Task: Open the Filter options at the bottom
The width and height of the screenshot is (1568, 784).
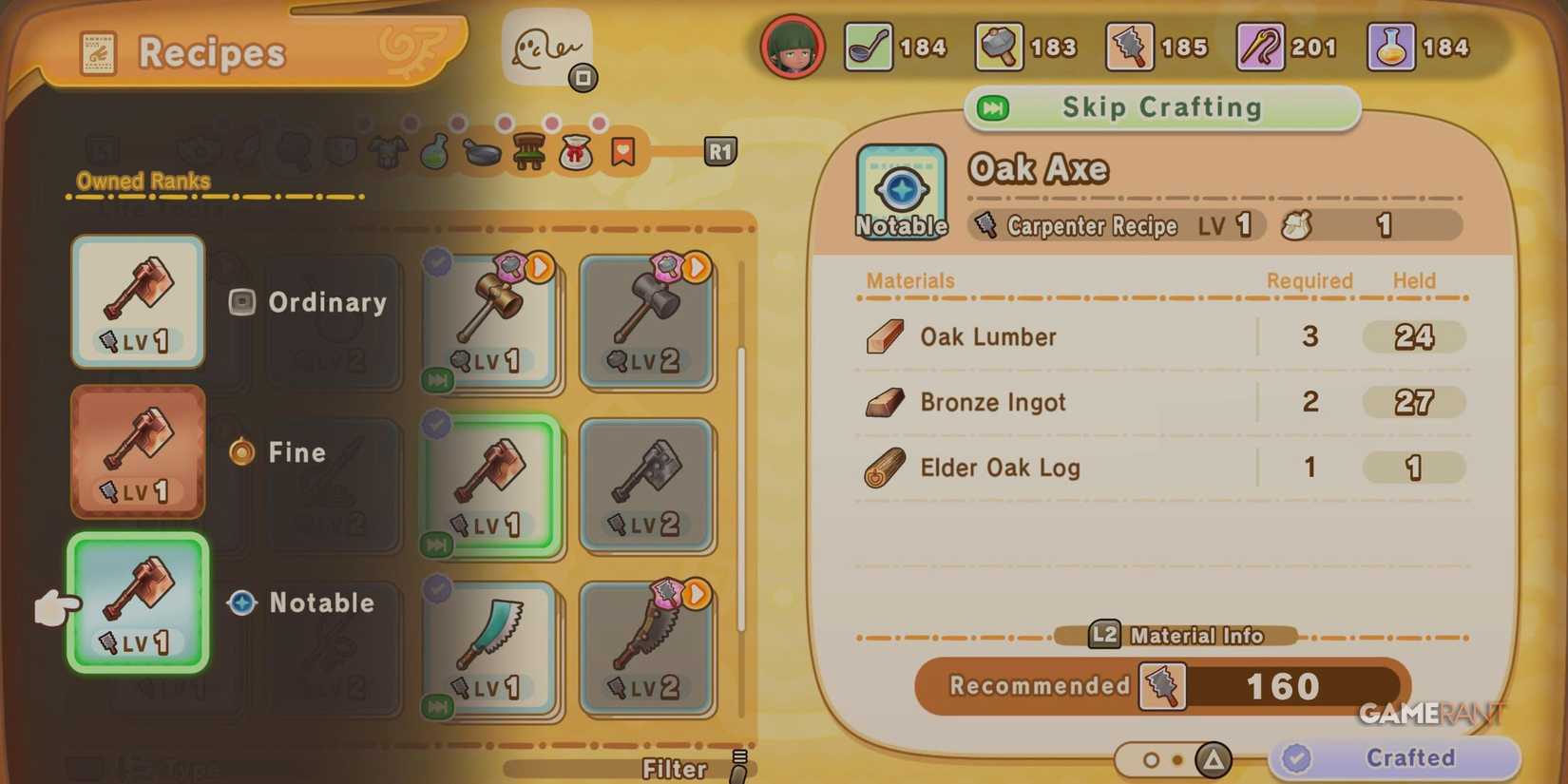Action: click(x=675, y=768)
